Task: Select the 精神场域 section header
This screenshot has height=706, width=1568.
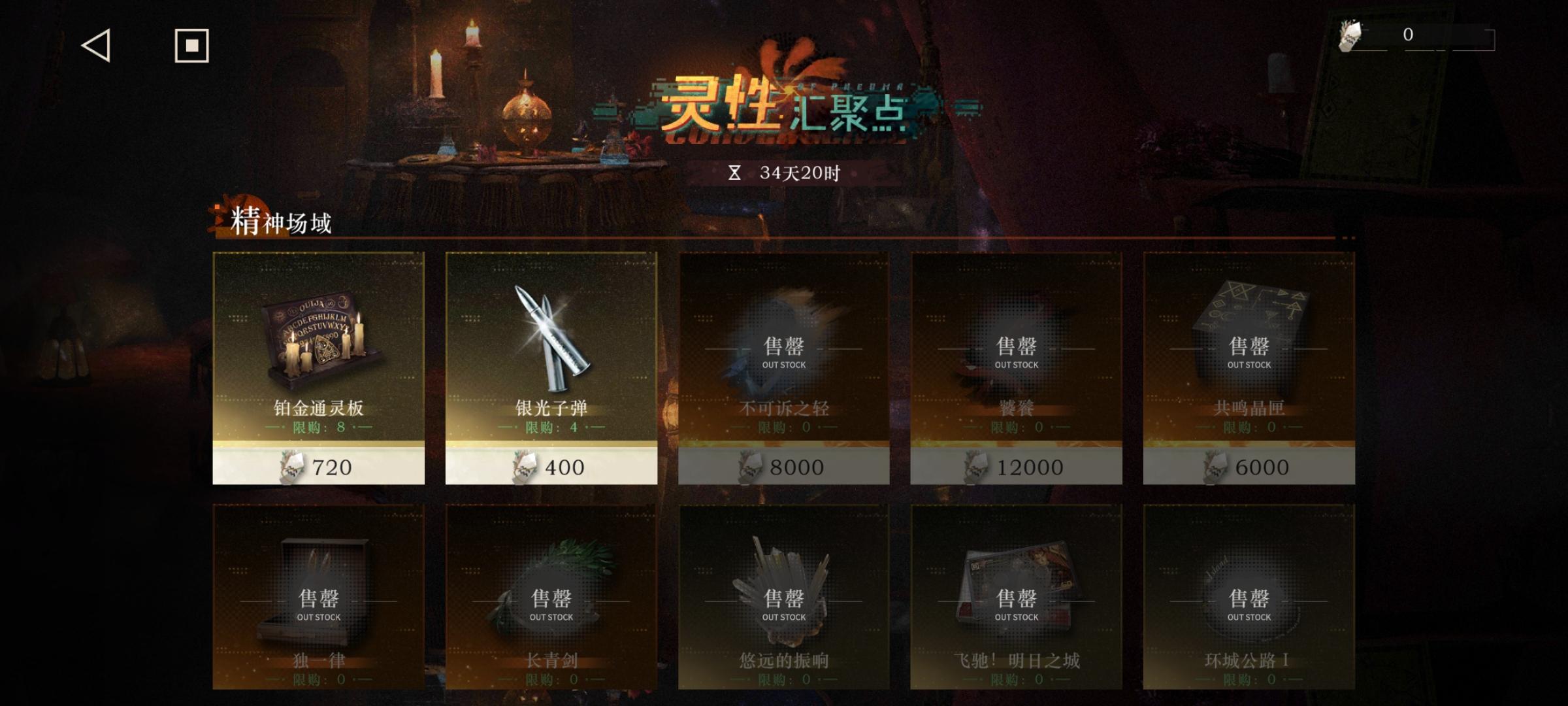Action: pos(281,222)
